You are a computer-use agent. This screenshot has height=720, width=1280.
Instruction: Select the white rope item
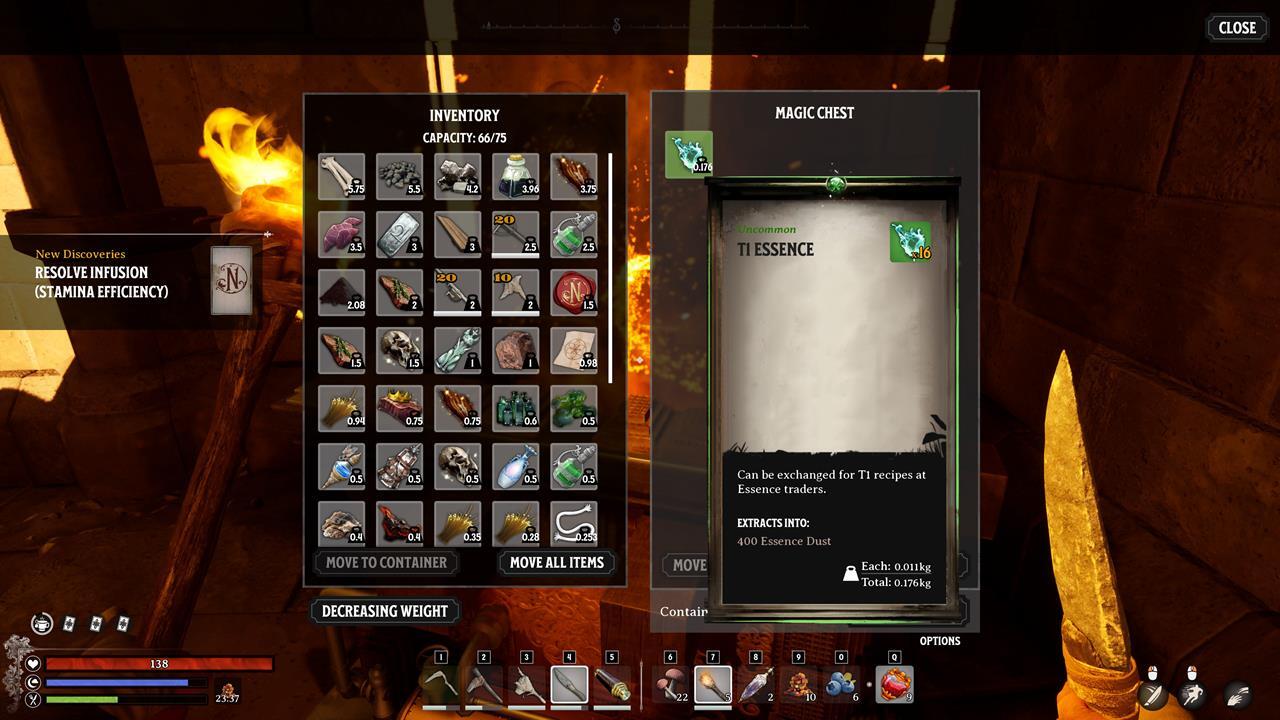pyautogui.click(x=574, y=524)
